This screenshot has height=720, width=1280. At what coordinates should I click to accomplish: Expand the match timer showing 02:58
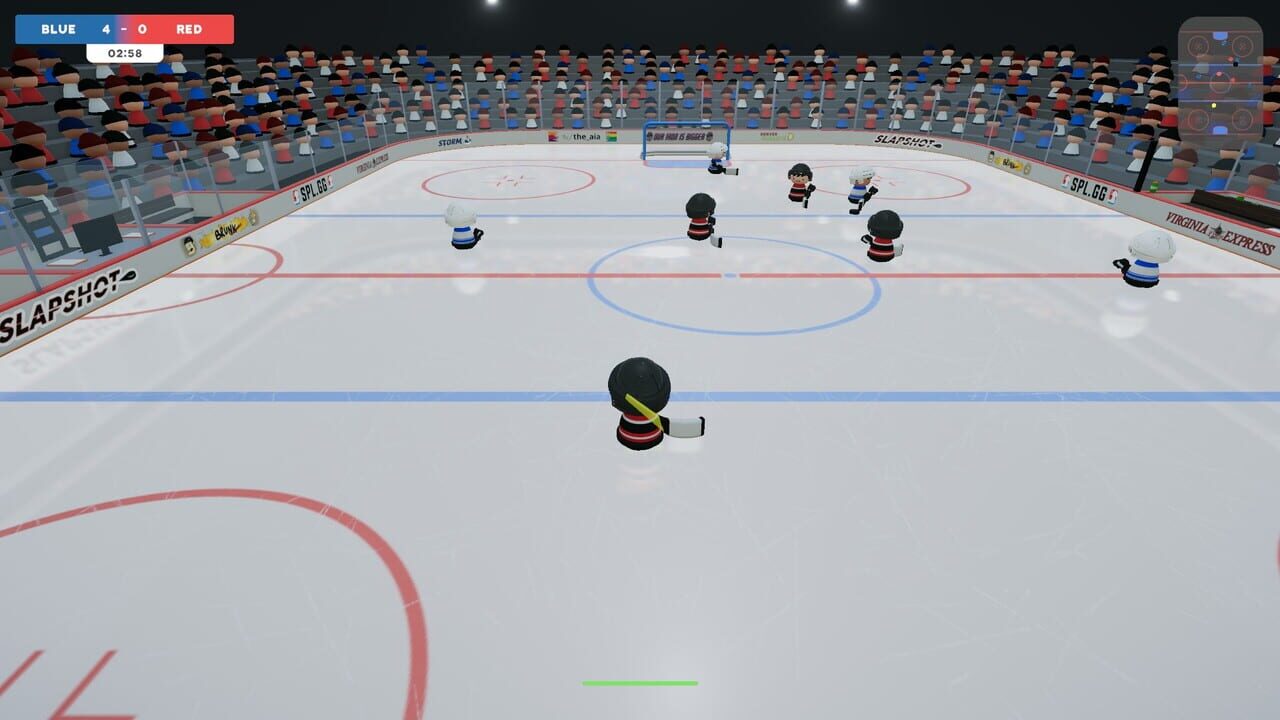124,51
